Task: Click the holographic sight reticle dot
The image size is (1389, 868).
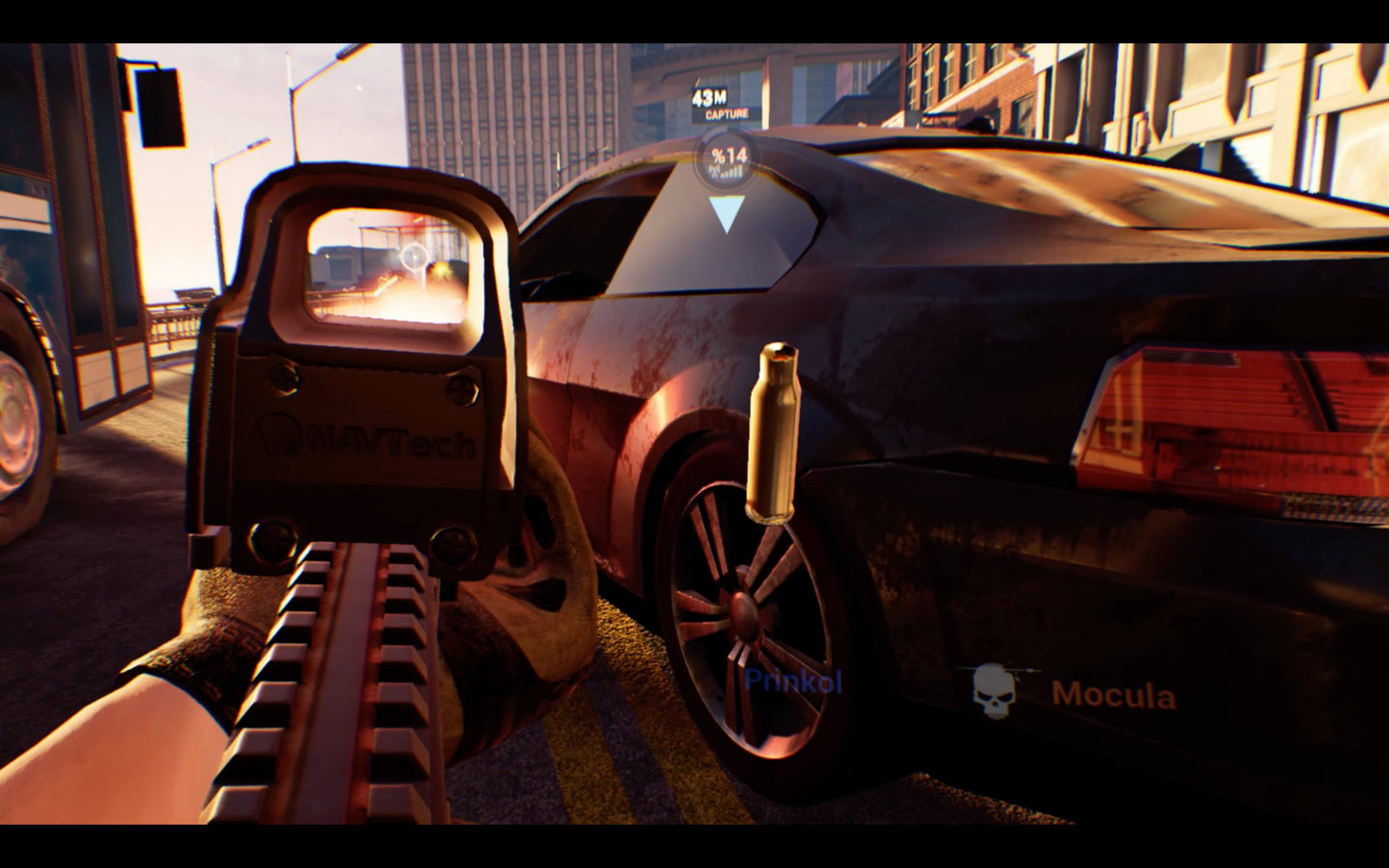Action: point(413,258)
